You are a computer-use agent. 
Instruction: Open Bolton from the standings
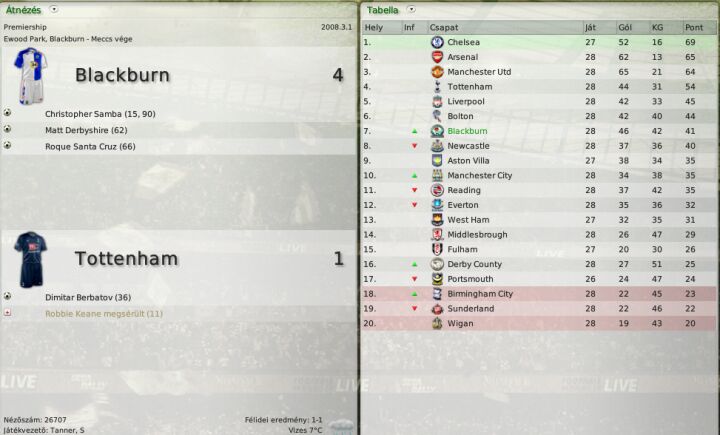[x=460, y=116]
